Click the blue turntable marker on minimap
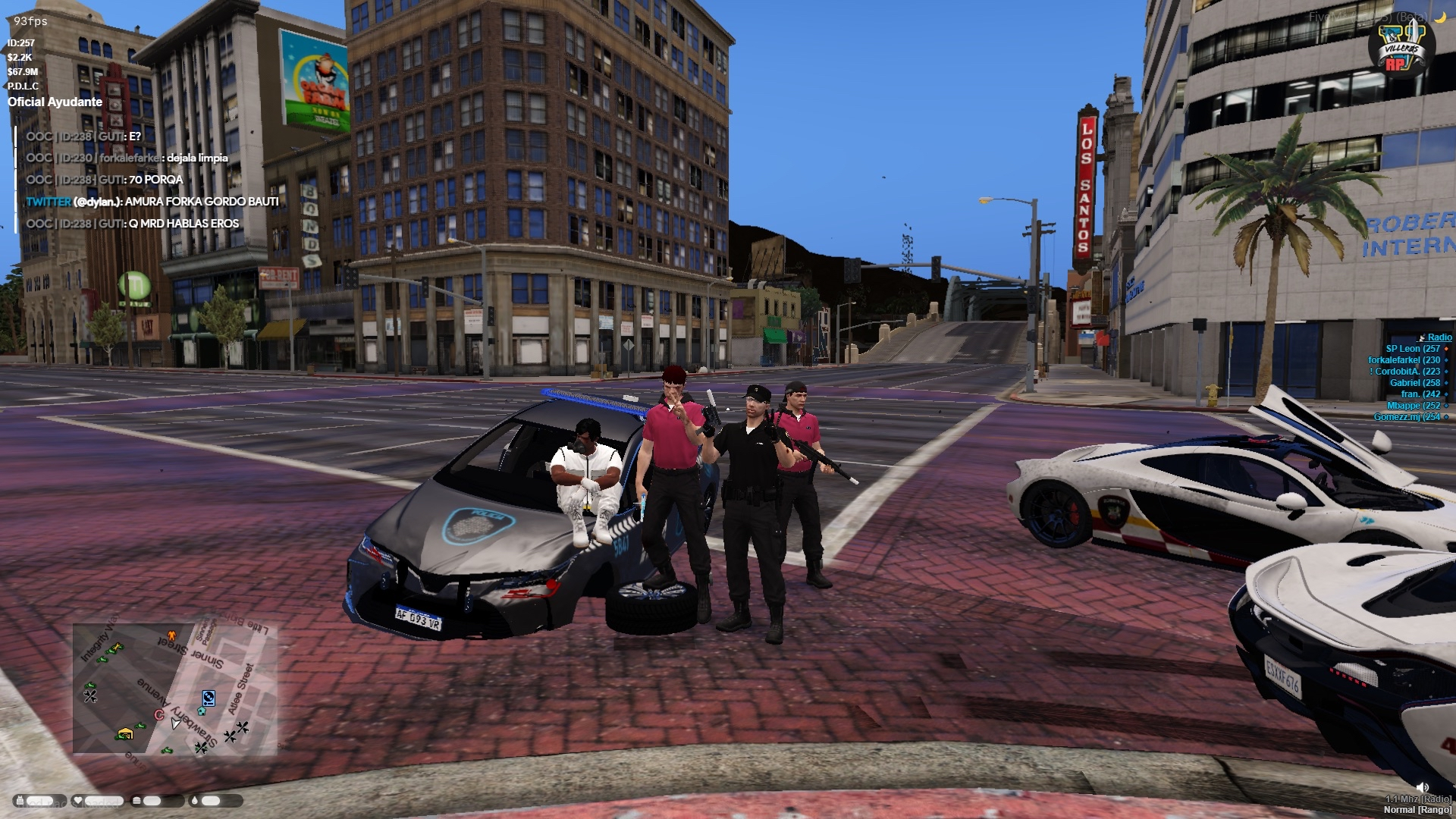 209,698
